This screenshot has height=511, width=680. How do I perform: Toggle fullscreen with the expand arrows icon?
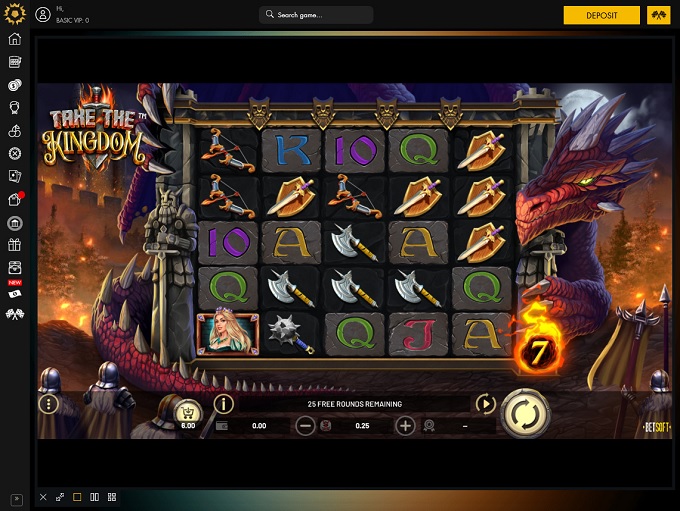click(60, 497)
